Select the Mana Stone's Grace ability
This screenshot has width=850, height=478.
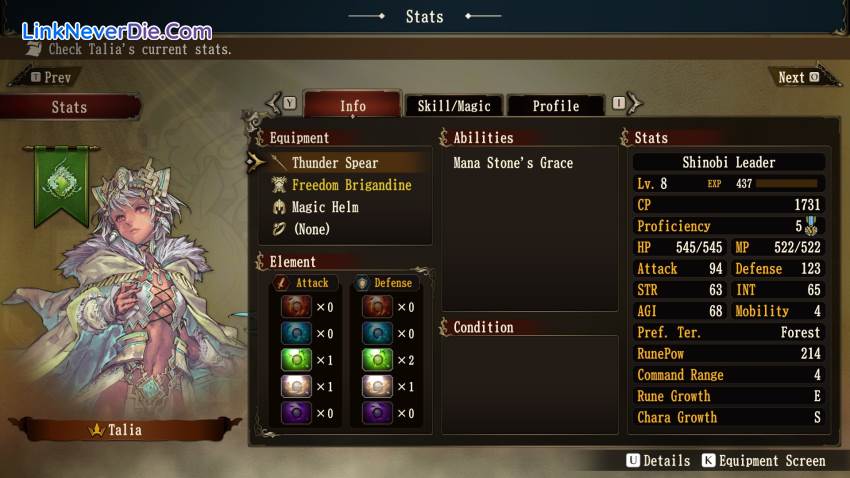click(x=513, y=163)
